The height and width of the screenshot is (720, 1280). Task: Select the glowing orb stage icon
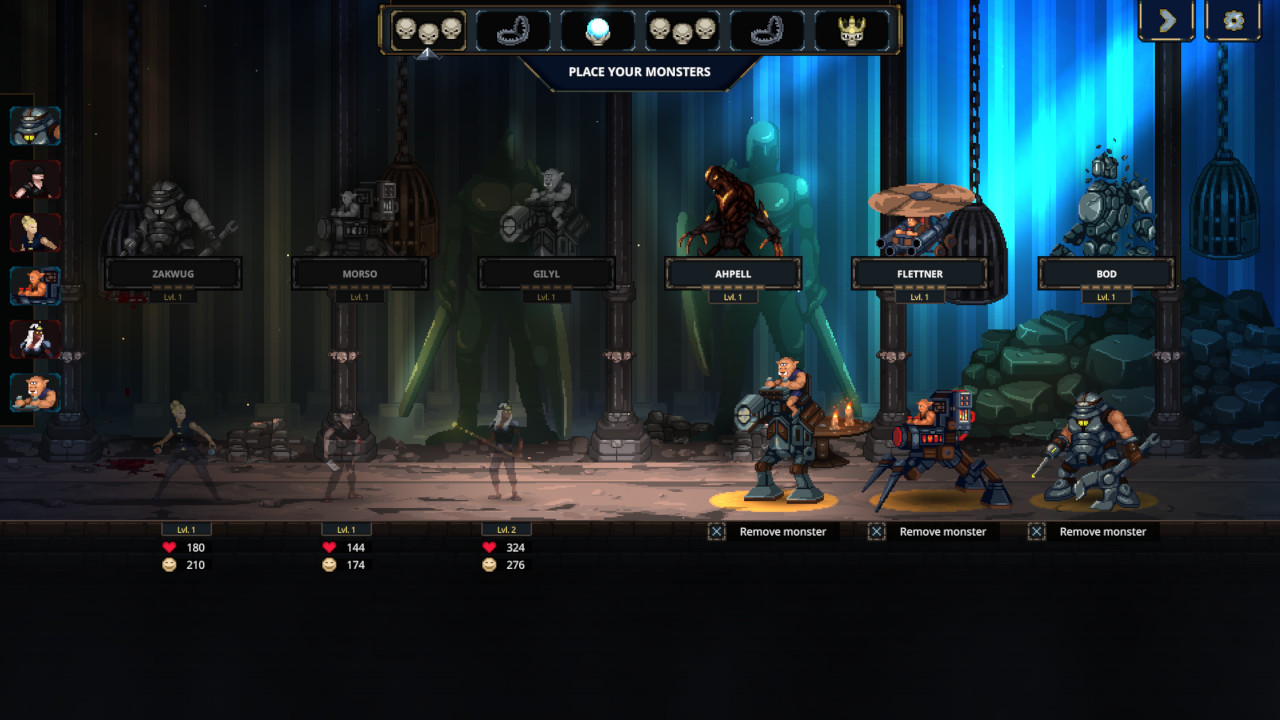click(596, 31)
